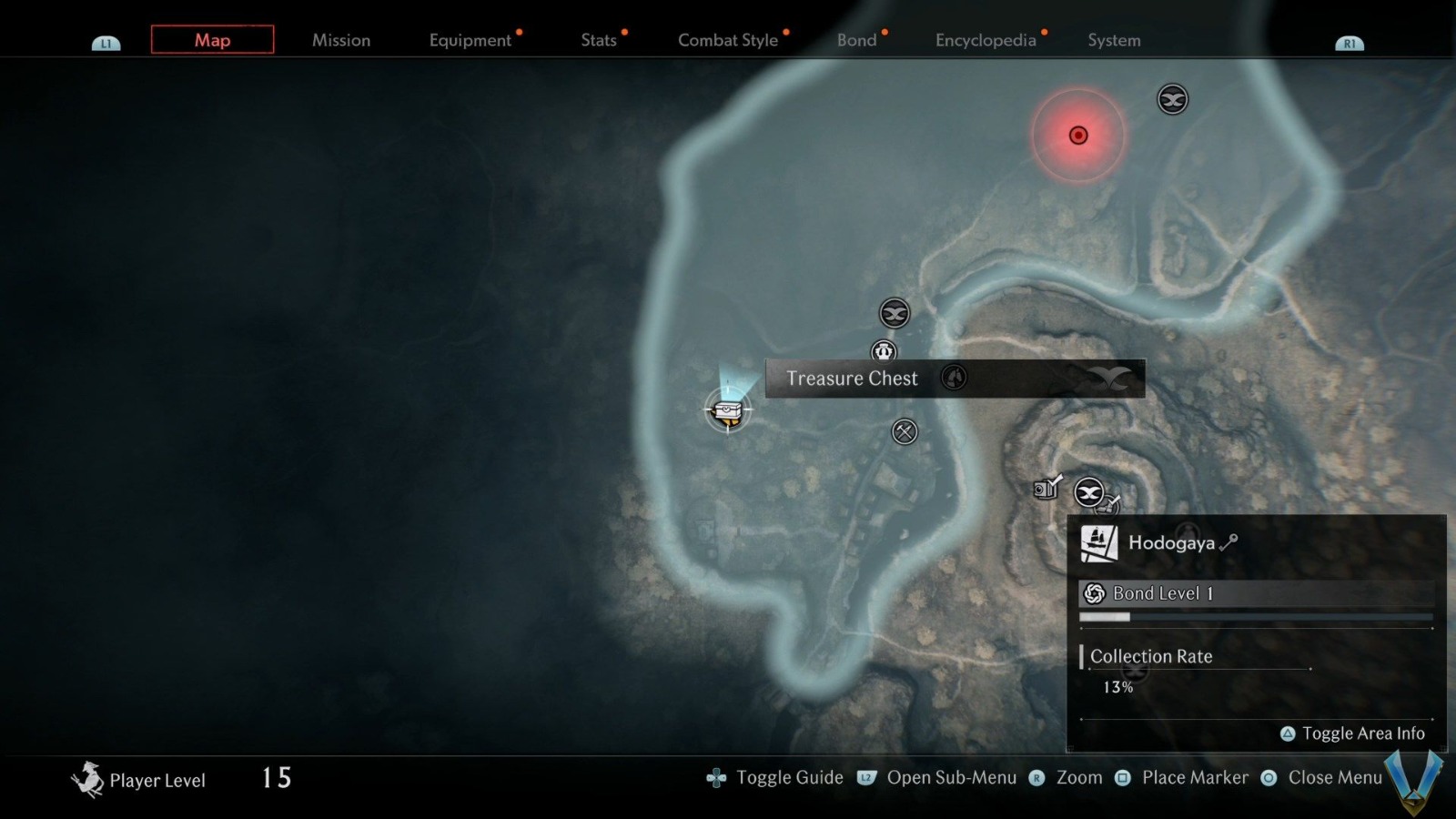This screenshot has height=819, width=1456.
Task: Click the swallow icon left of Treasure Chest label
Action: [894, 313]
